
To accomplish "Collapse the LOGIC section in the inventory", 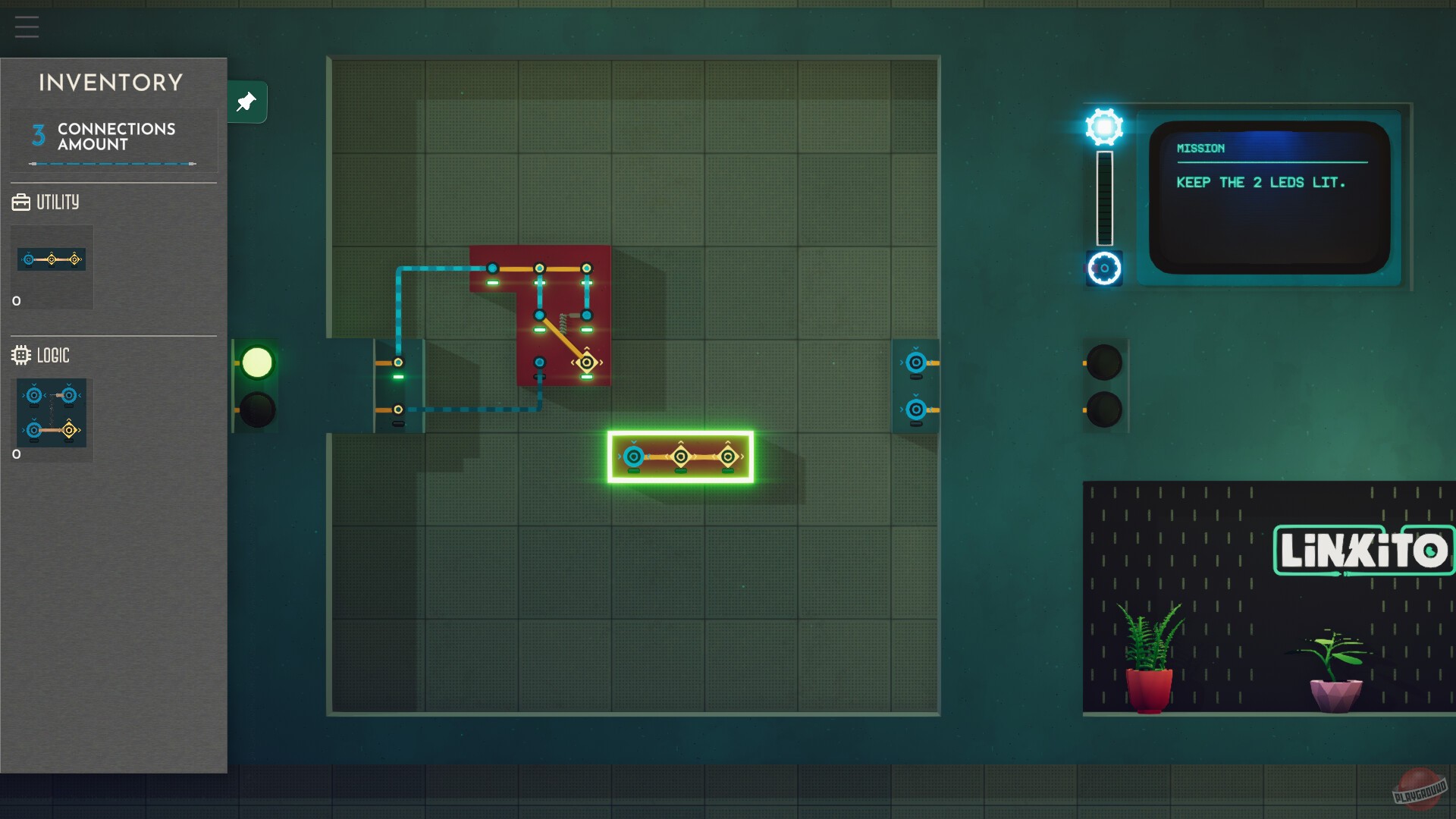I will pos(55,355).
